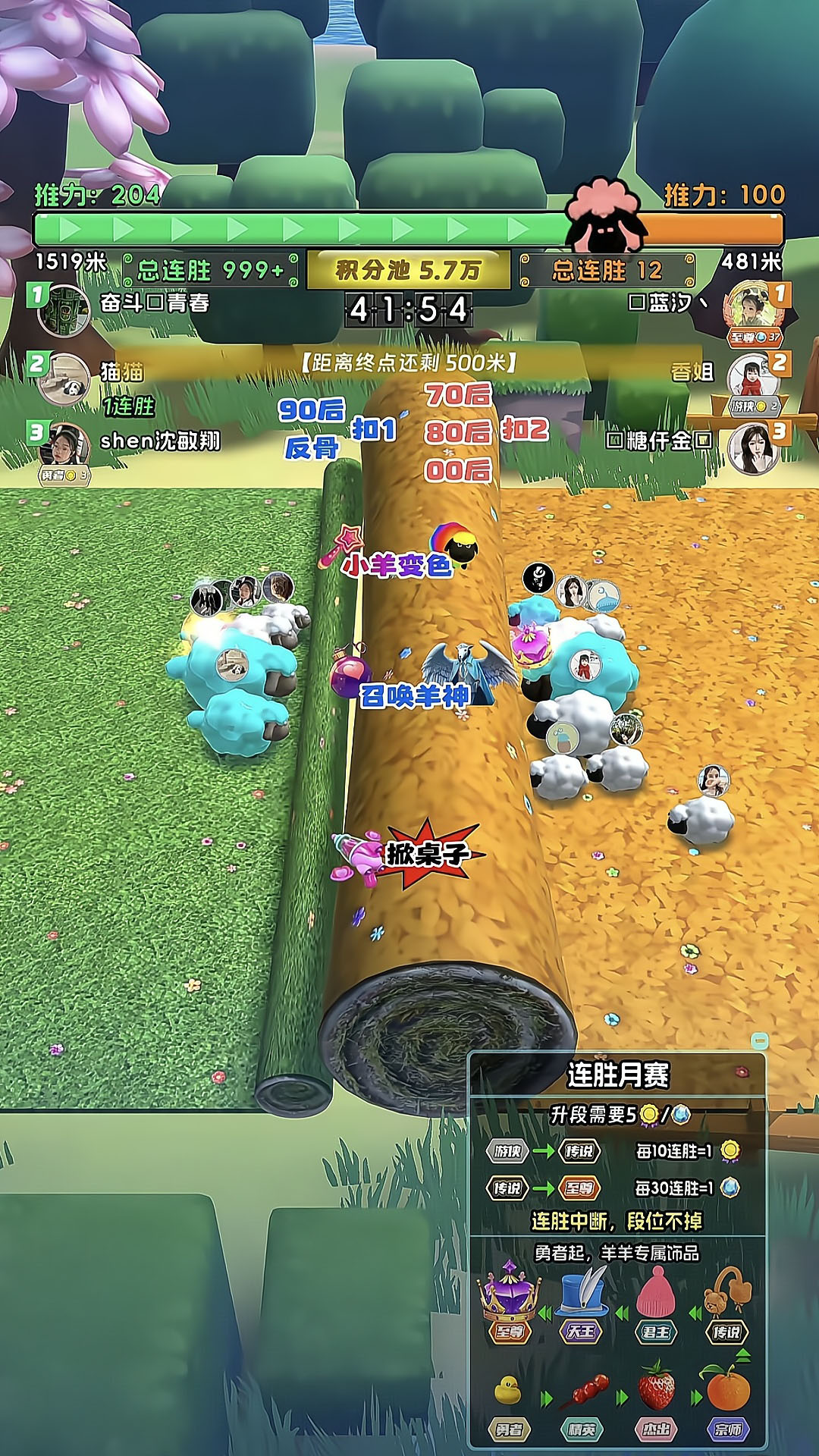Choose the 召唤羊神 potion gift

(350, 672)
